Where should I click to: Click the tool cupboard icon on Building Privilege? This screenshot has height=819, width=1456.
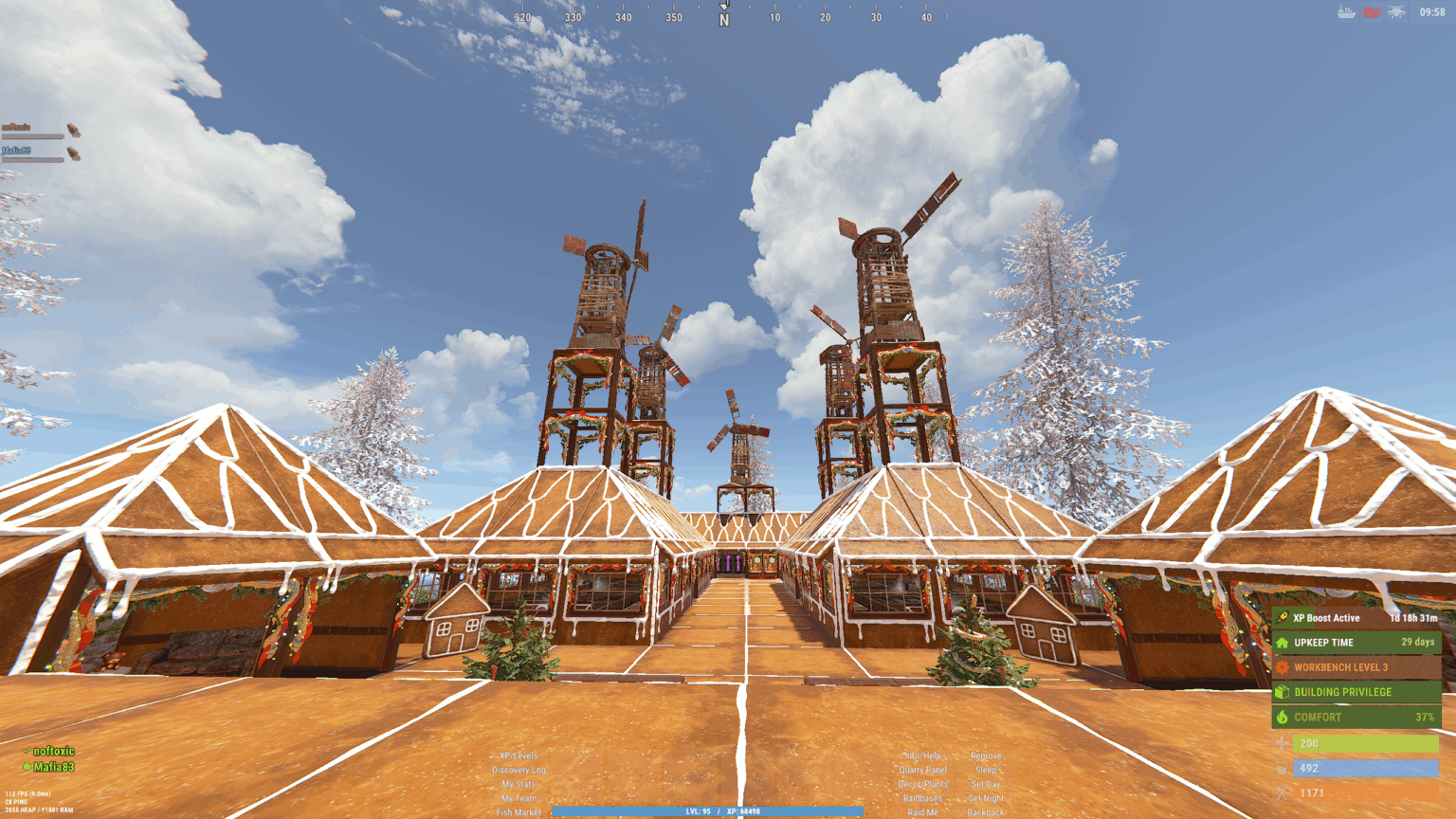point(1283,692)
